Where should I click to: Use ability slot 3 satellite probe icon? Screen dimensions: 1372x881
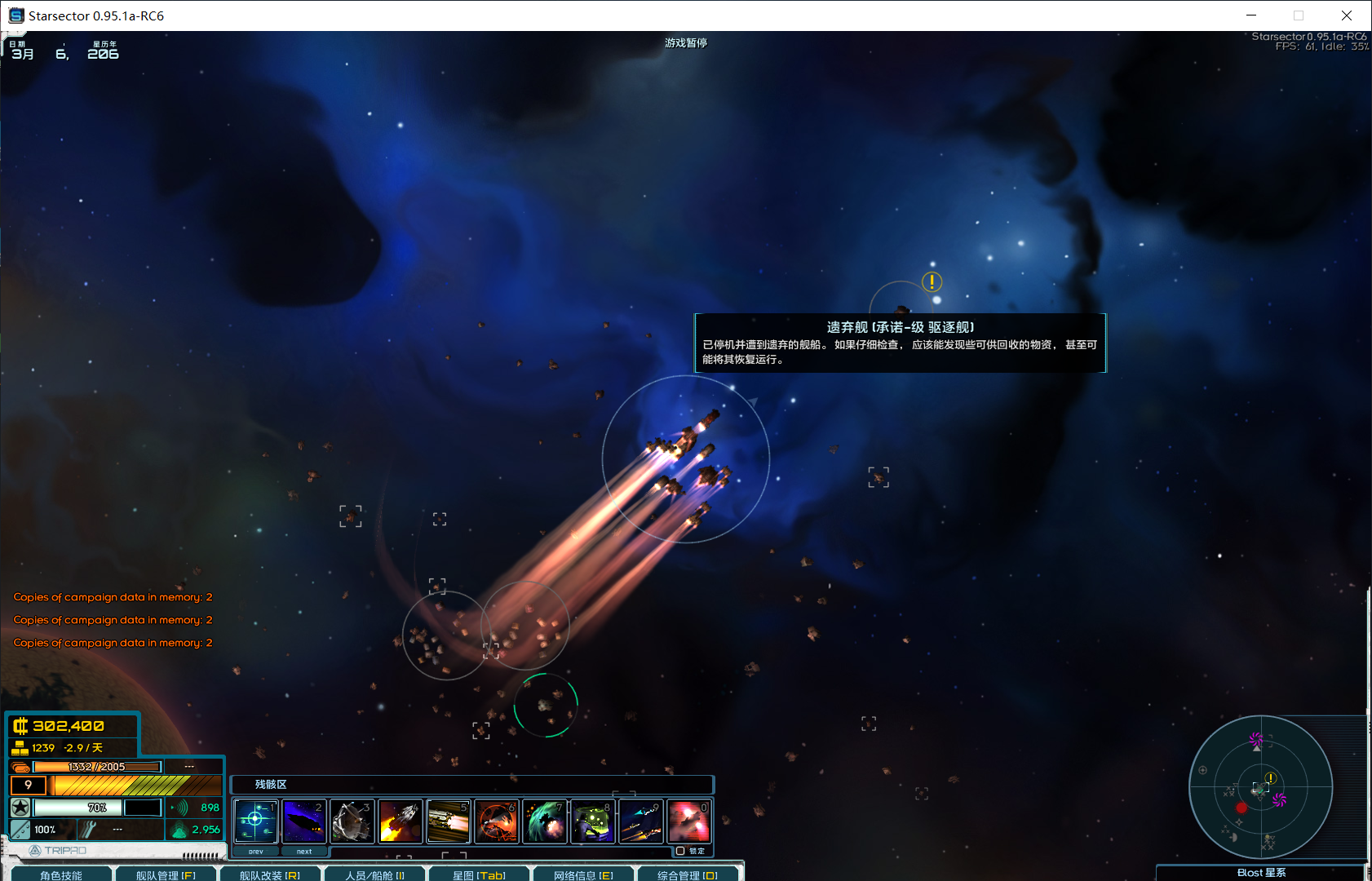tap(352, 821)
